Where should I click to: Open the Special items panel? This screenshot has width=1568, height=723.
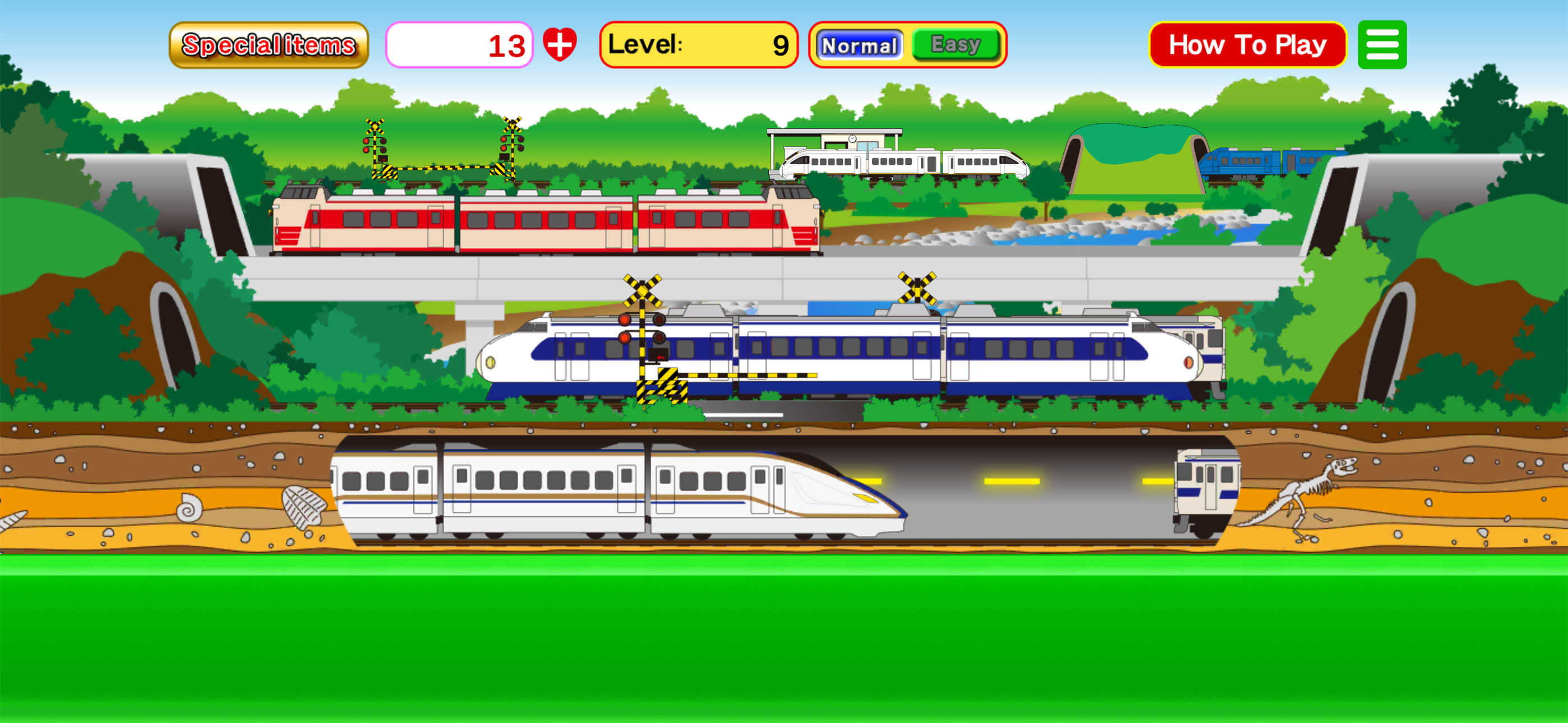270,44
